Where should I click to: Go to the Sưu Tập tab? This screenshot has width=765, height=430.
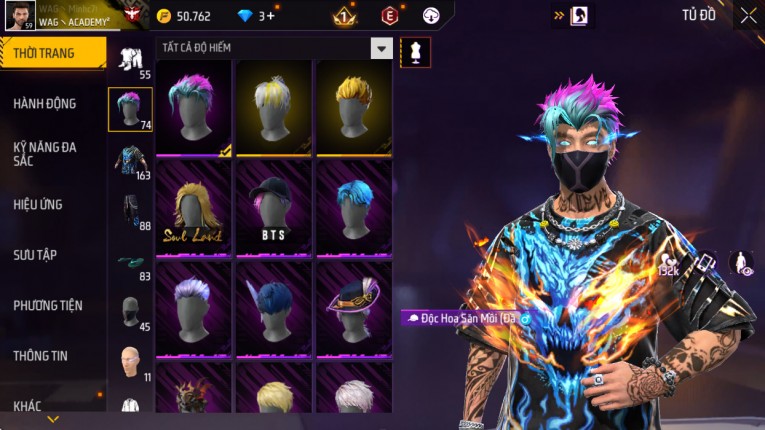click(35, 255)
